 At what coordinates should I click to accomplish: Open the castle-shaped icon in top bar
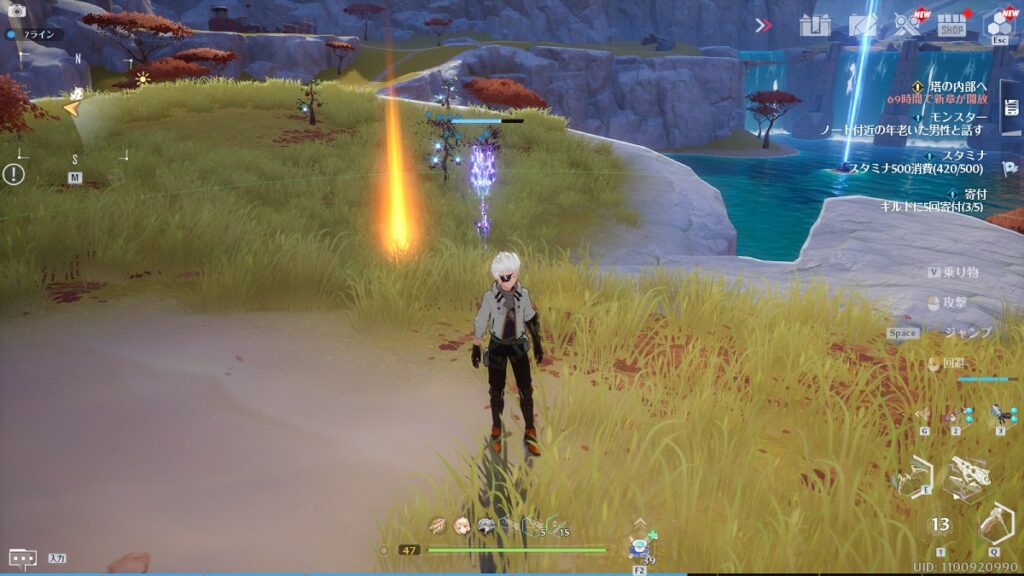pyautogui.click(x=815, y=26)
